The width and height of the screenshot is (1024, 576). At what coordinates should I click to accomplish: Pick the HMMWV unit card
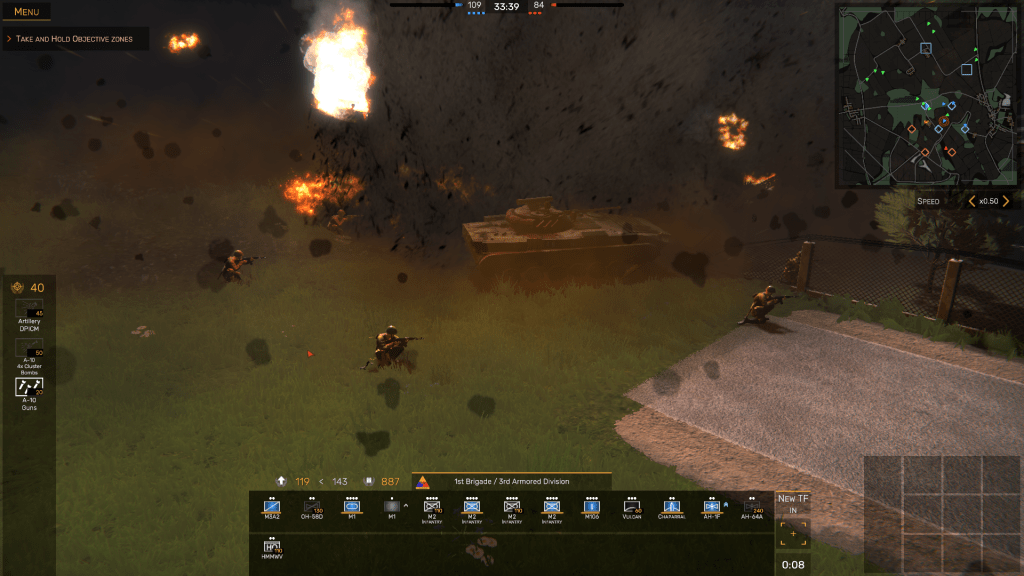click(x=272, y=548)
